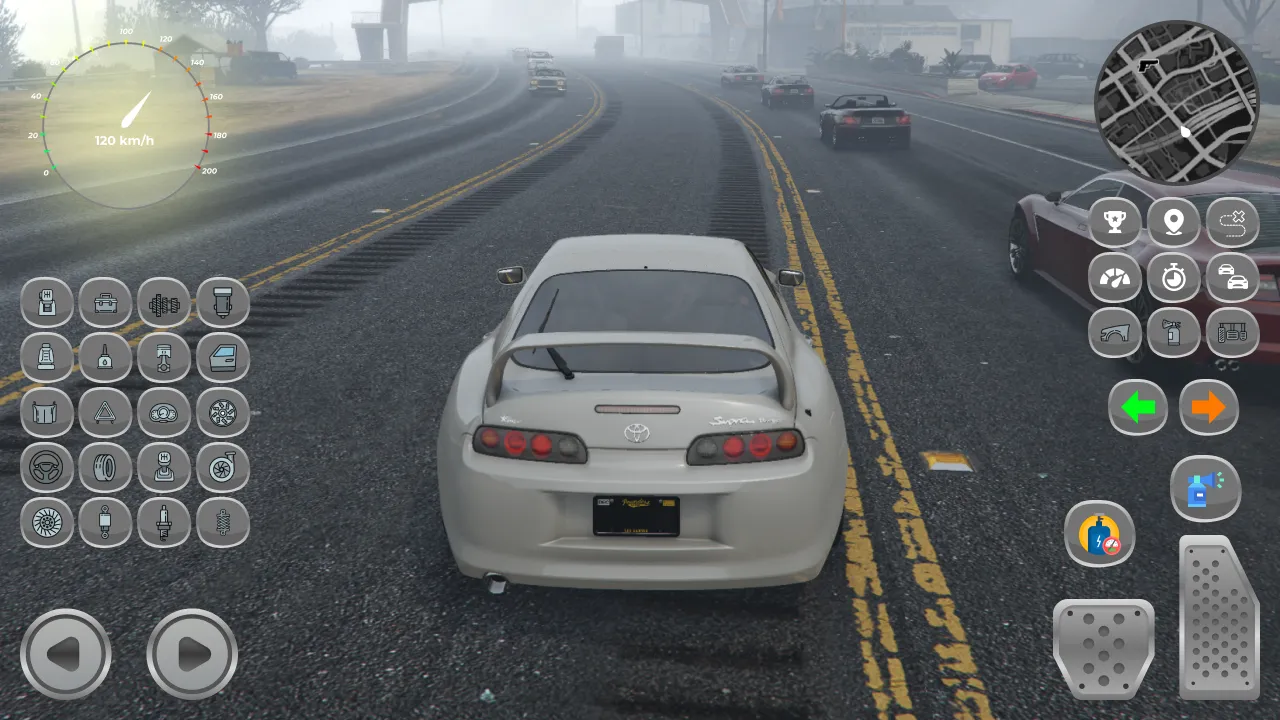Open the stopwatch timer icon
The width and height of the screenshot is (1280, 720).
point(1174,278)
